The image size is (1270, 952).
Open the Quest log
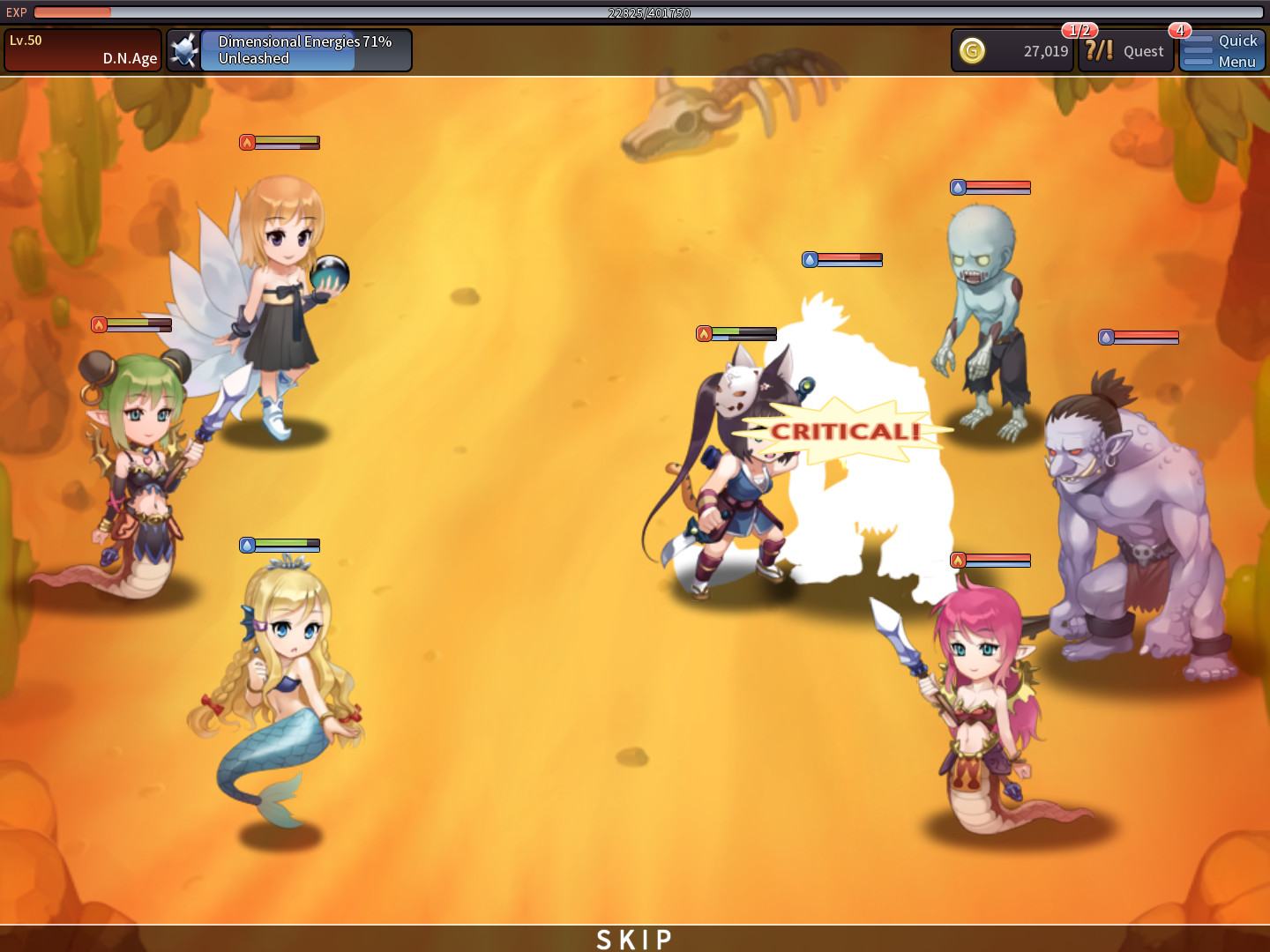coord(1126,51)
